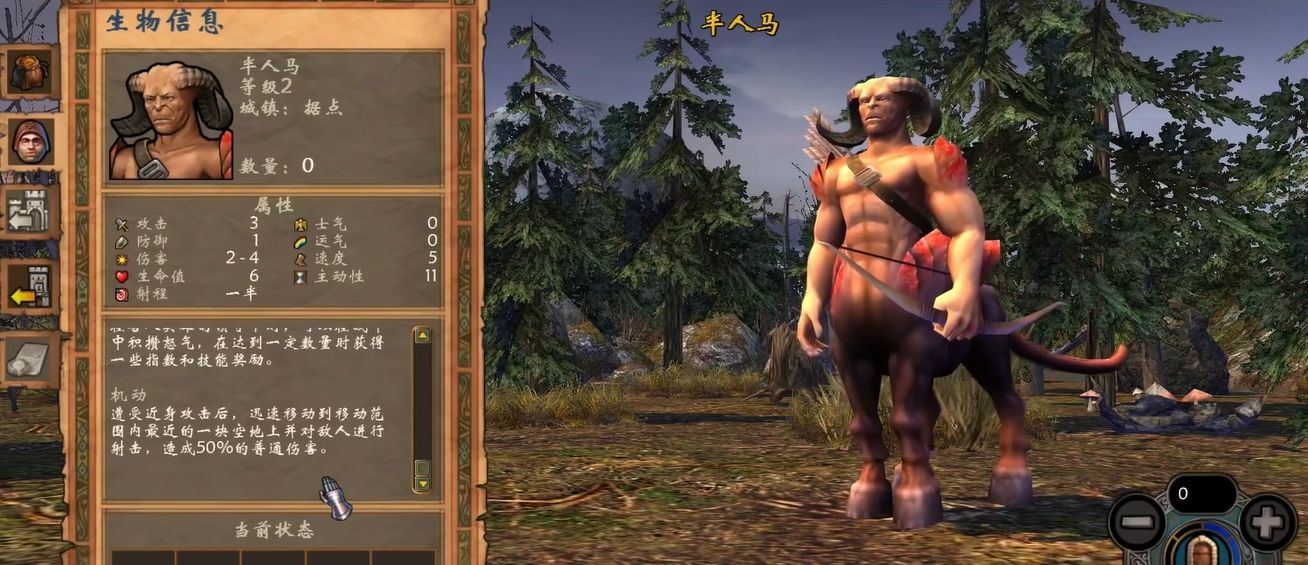Click the description scrollbar up arrow
Image resolution: width=1308 pixels, height=565 pixels.
point(422,336)
